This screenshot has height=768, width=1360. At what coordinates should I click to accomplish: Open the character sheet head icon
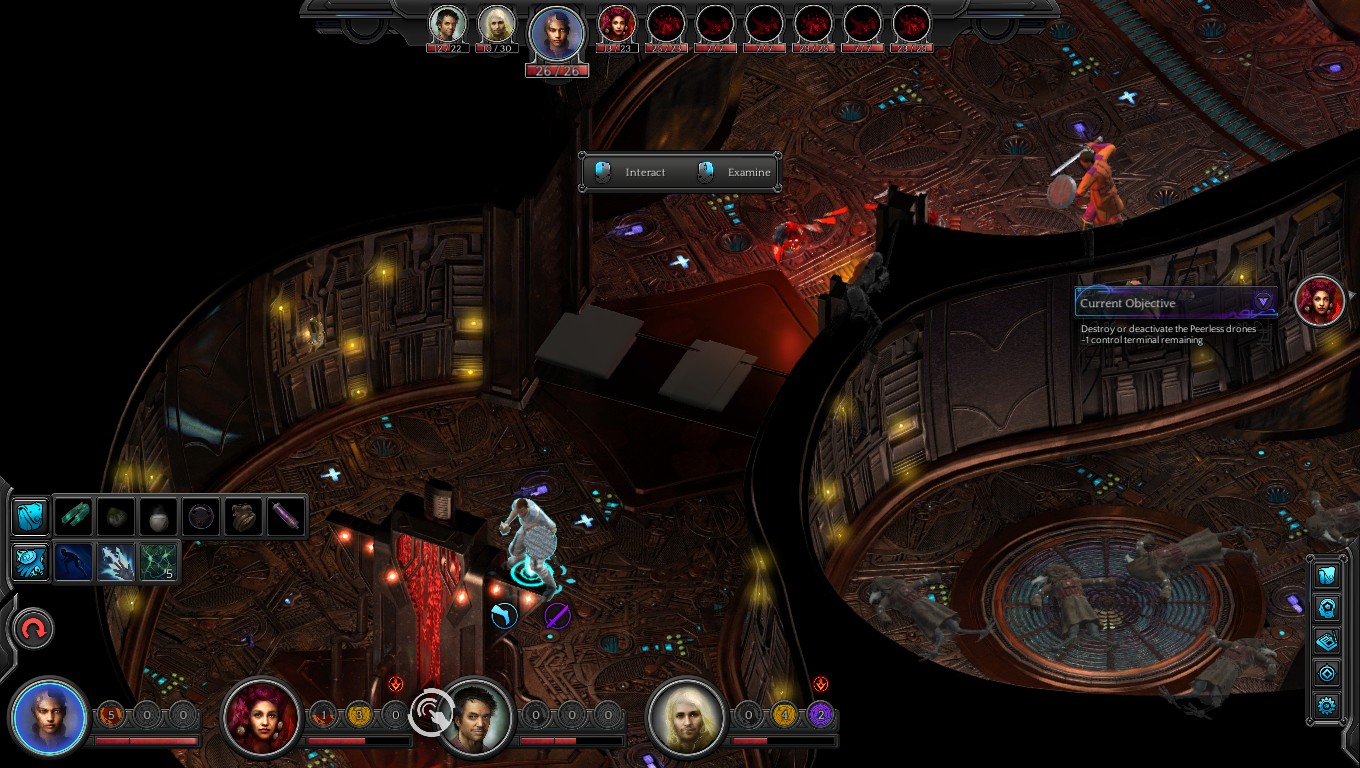(1327, 607)
